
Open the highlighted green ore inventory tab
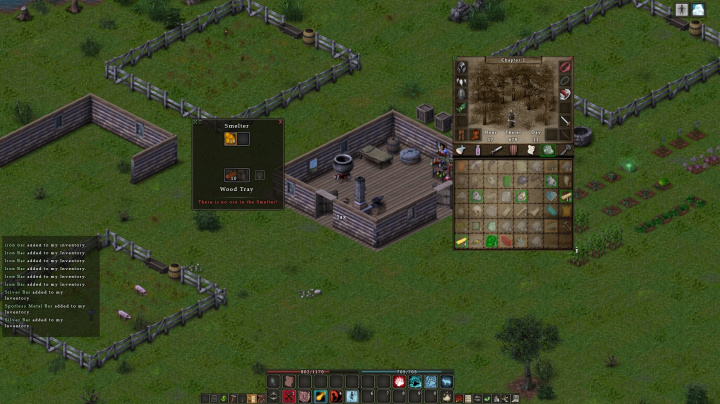click(x=548, y=150)
